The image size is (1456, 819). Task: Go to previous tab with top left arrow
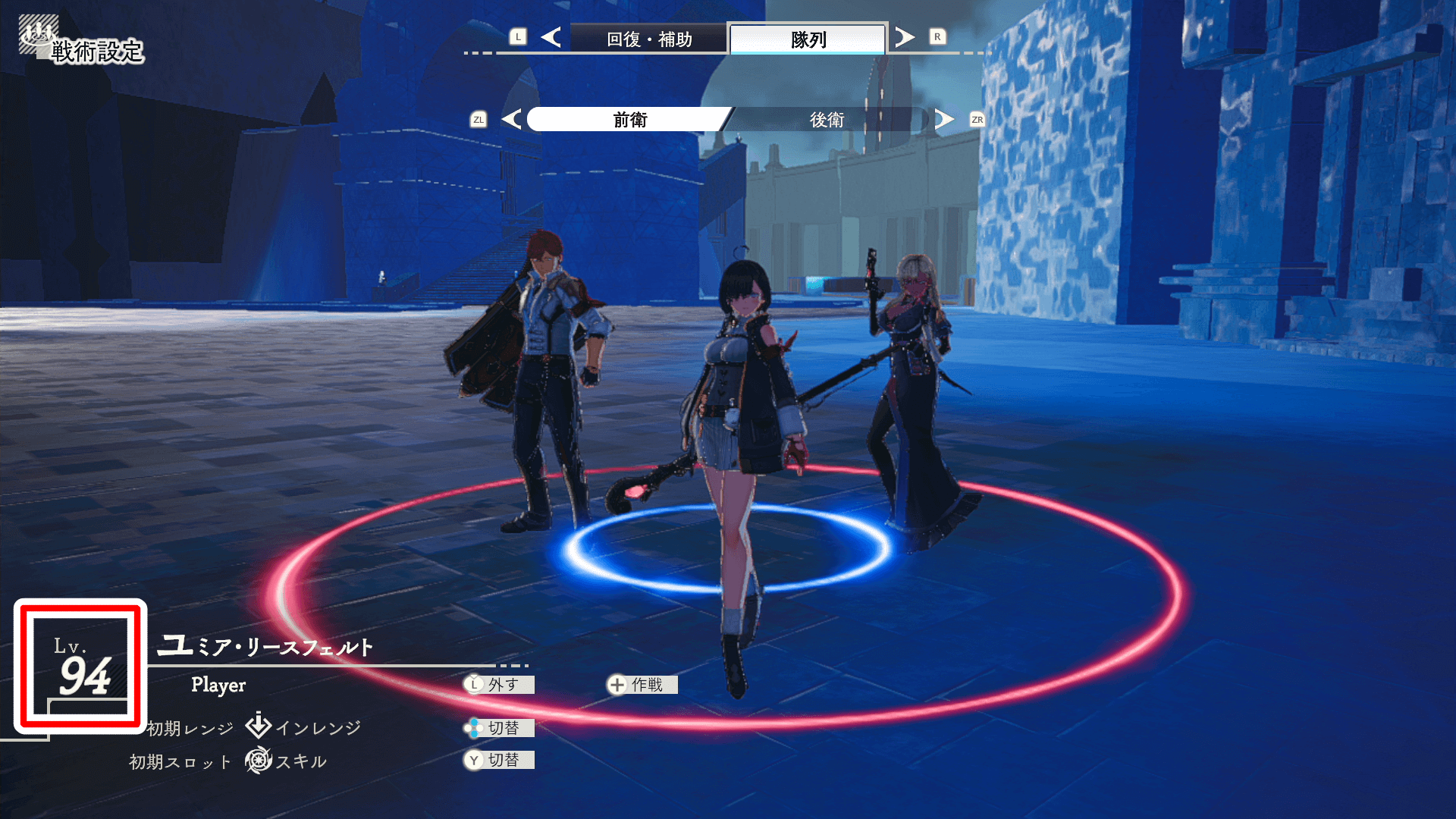click(x=551, y=37)
